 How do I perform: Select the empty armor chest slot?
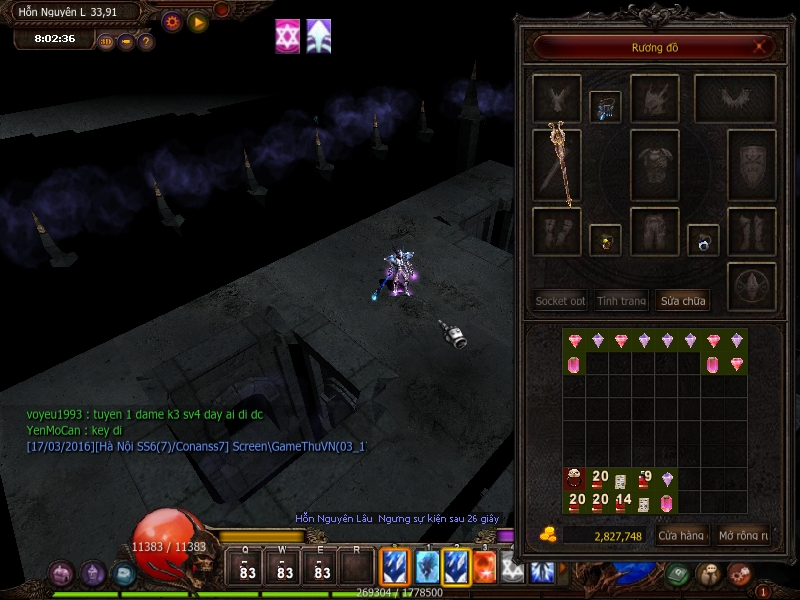pos(655,165)
